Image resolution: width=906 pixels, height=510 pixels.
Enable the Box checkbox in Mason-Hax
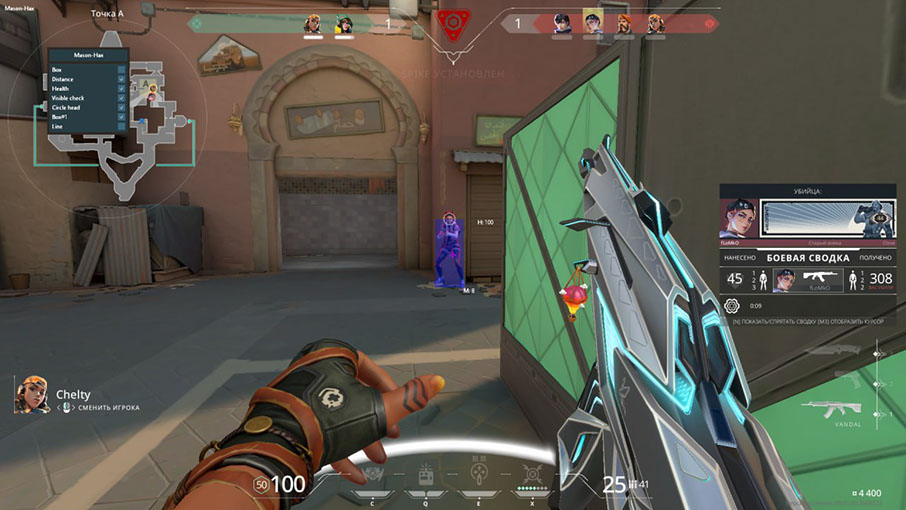tap(121, 70)
